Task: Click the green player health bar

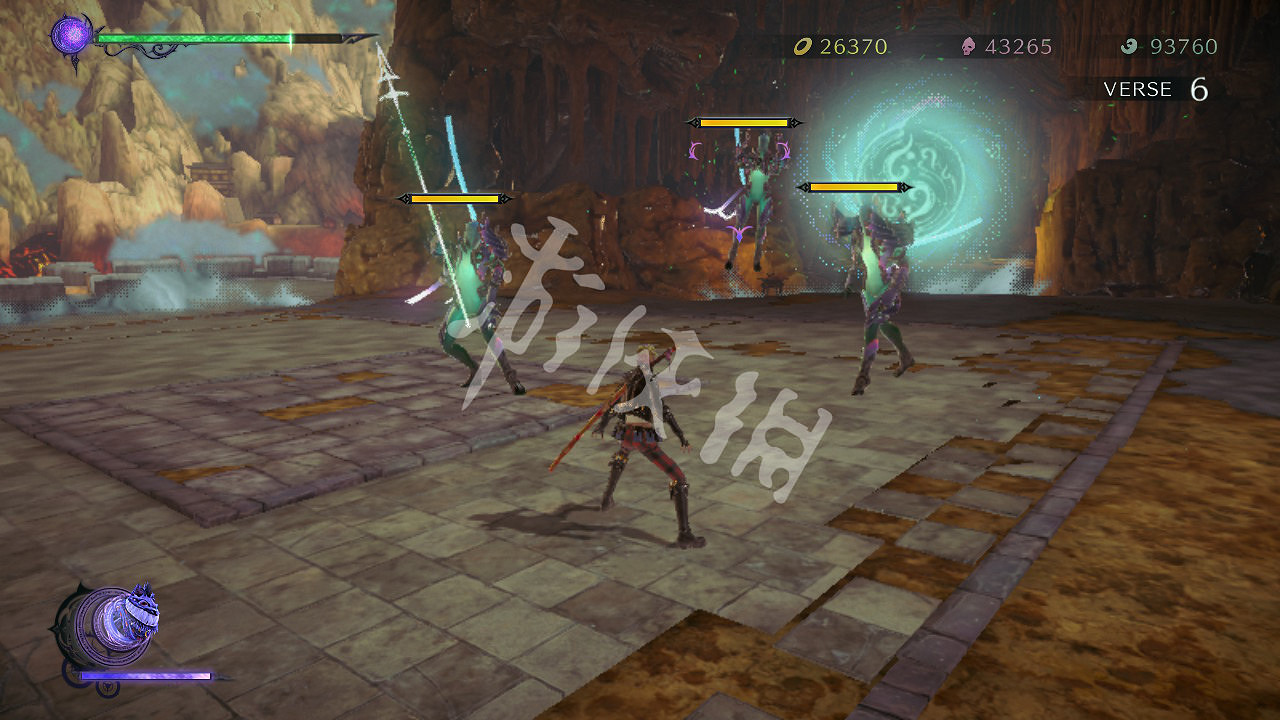Action: coord(195,38)
